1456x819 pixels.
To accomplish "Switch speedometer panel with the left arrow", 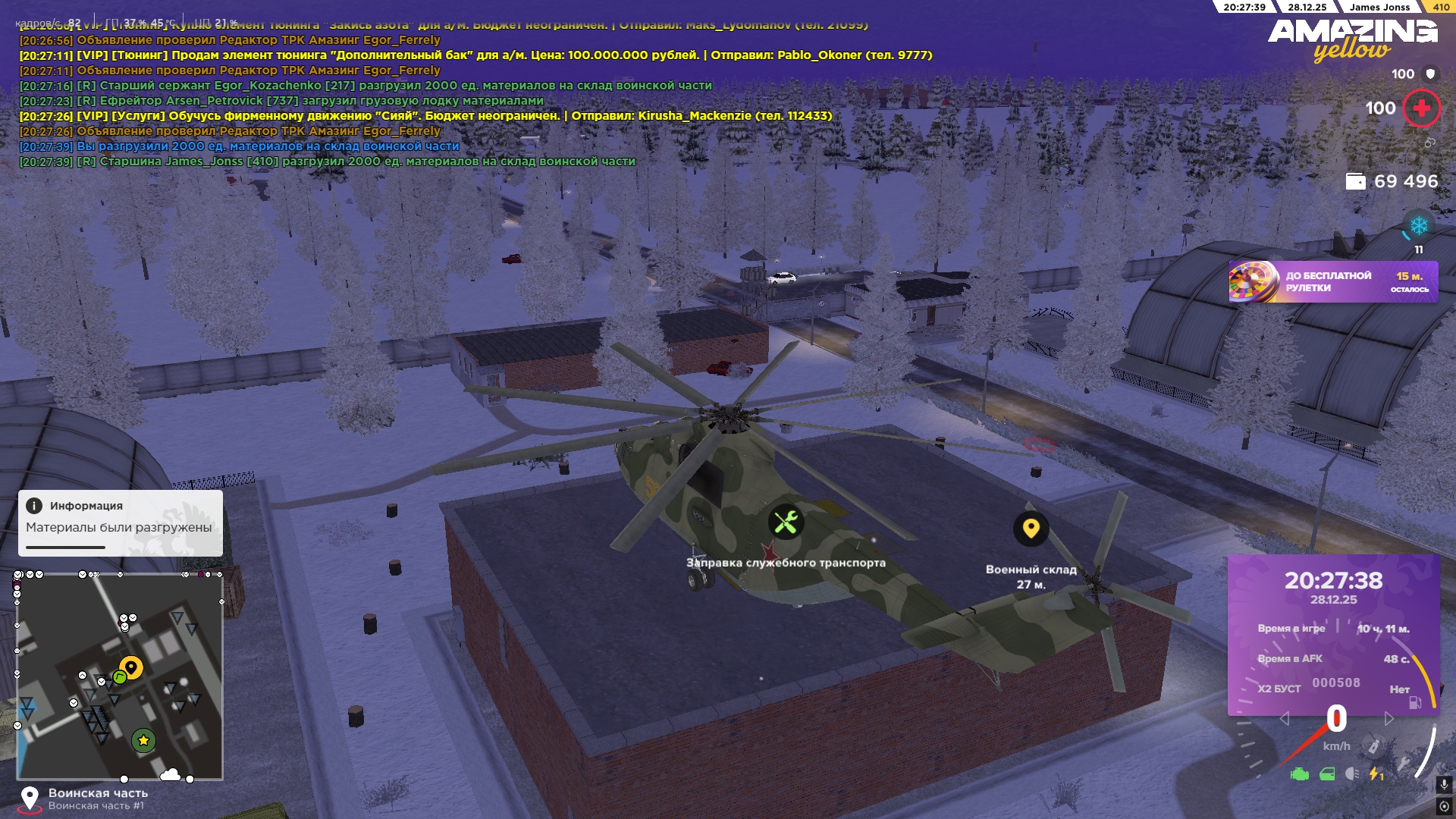I will (1284, 718).
